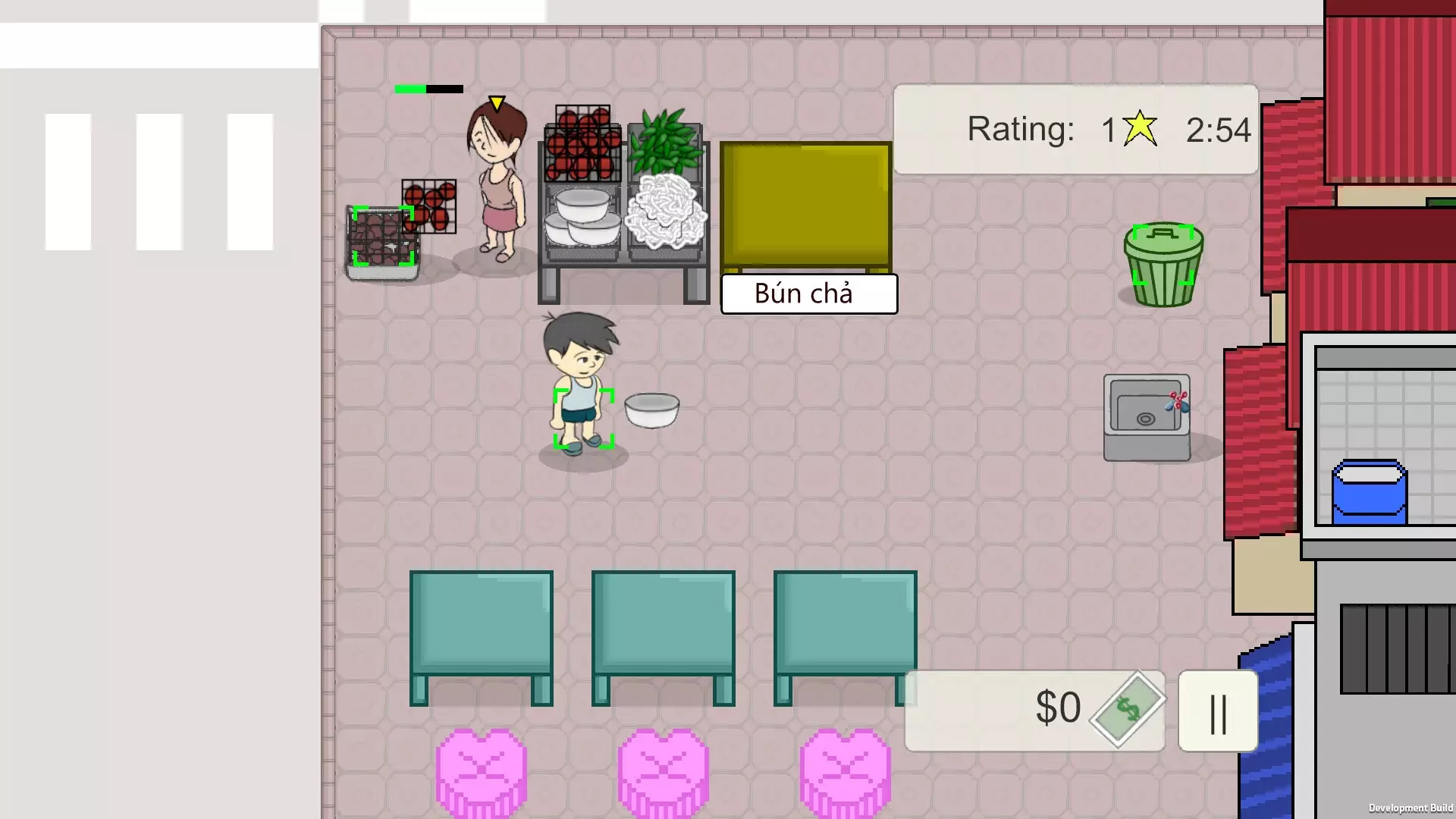This screenshot has height=819, width=1456.
Task: Select the sink with running water
Action: (x=1146, y=413)
